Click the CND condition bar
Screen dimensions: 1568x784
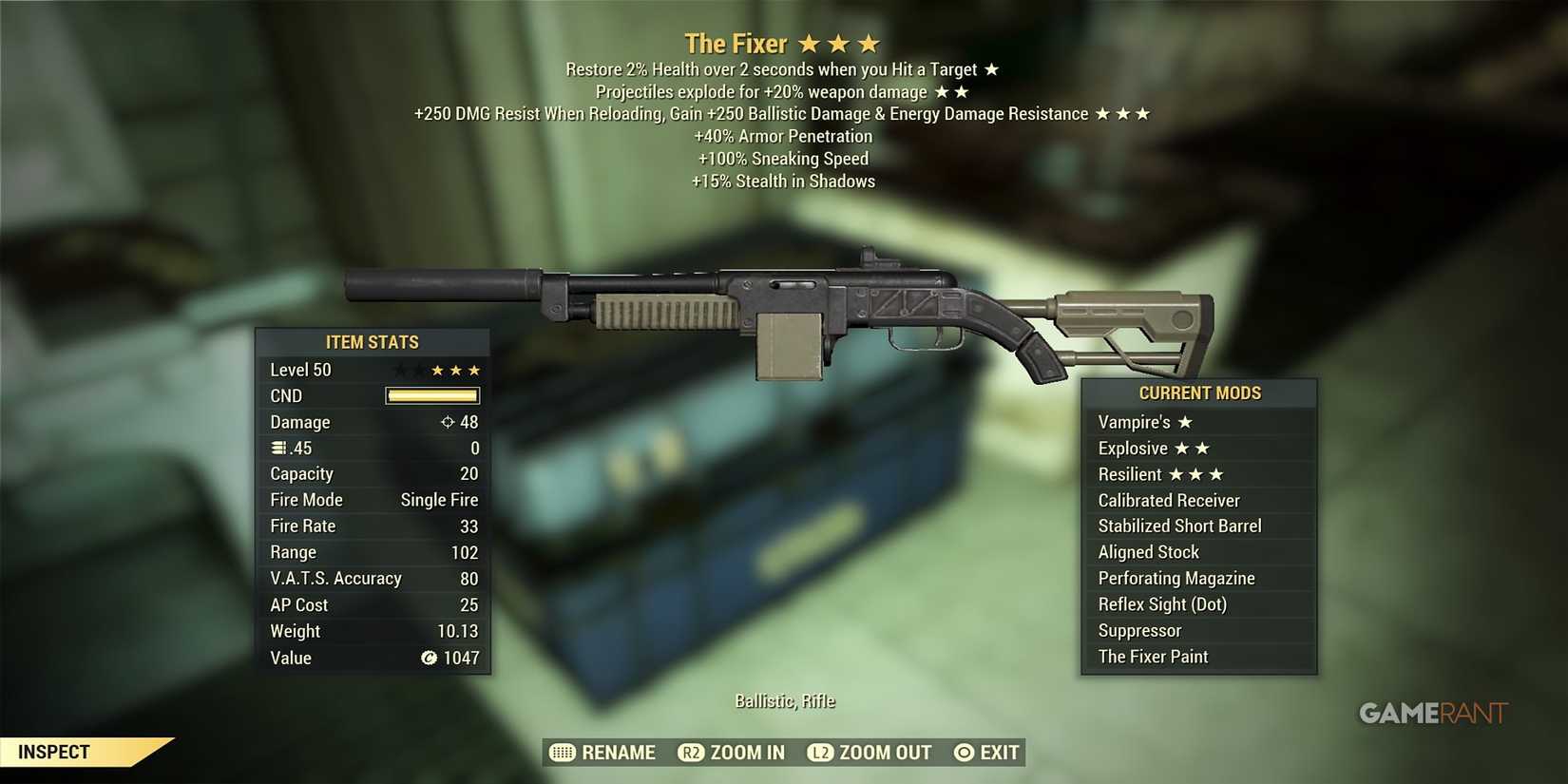(432, 395)
